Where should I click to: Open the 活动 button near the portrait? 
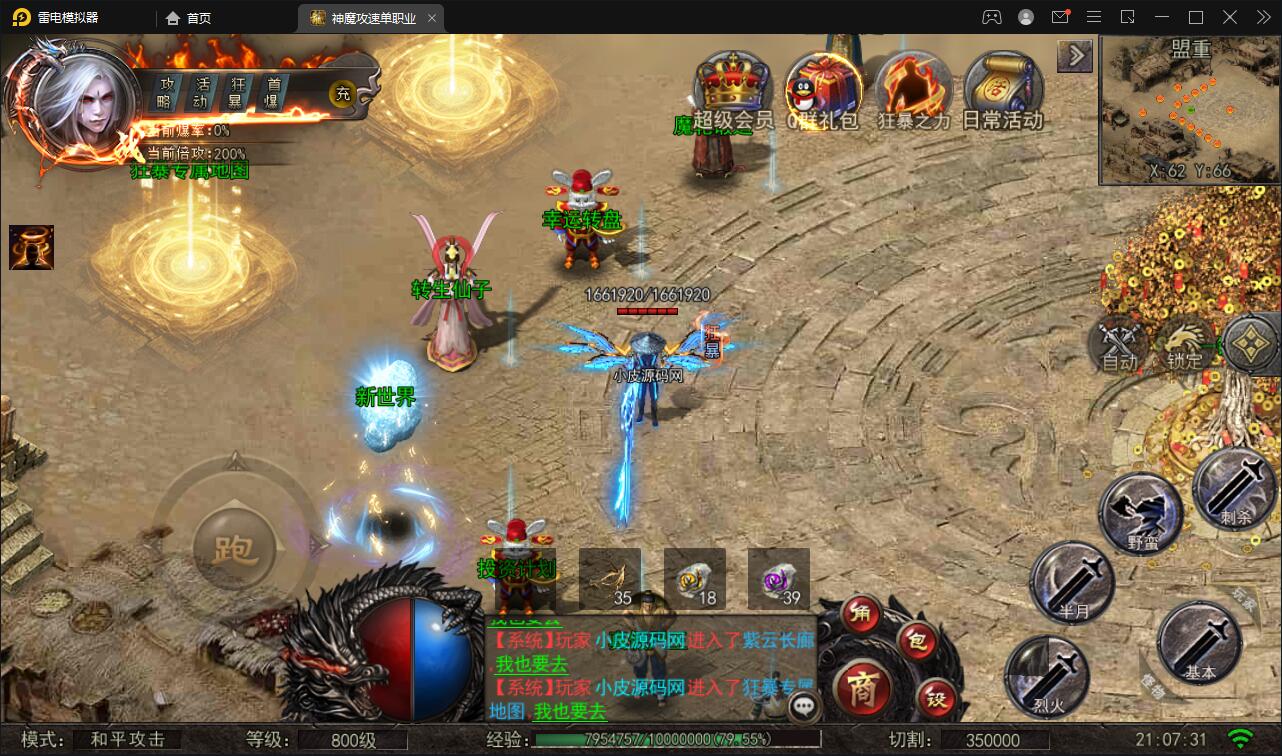pyautogui.click(x=203, y=93)
